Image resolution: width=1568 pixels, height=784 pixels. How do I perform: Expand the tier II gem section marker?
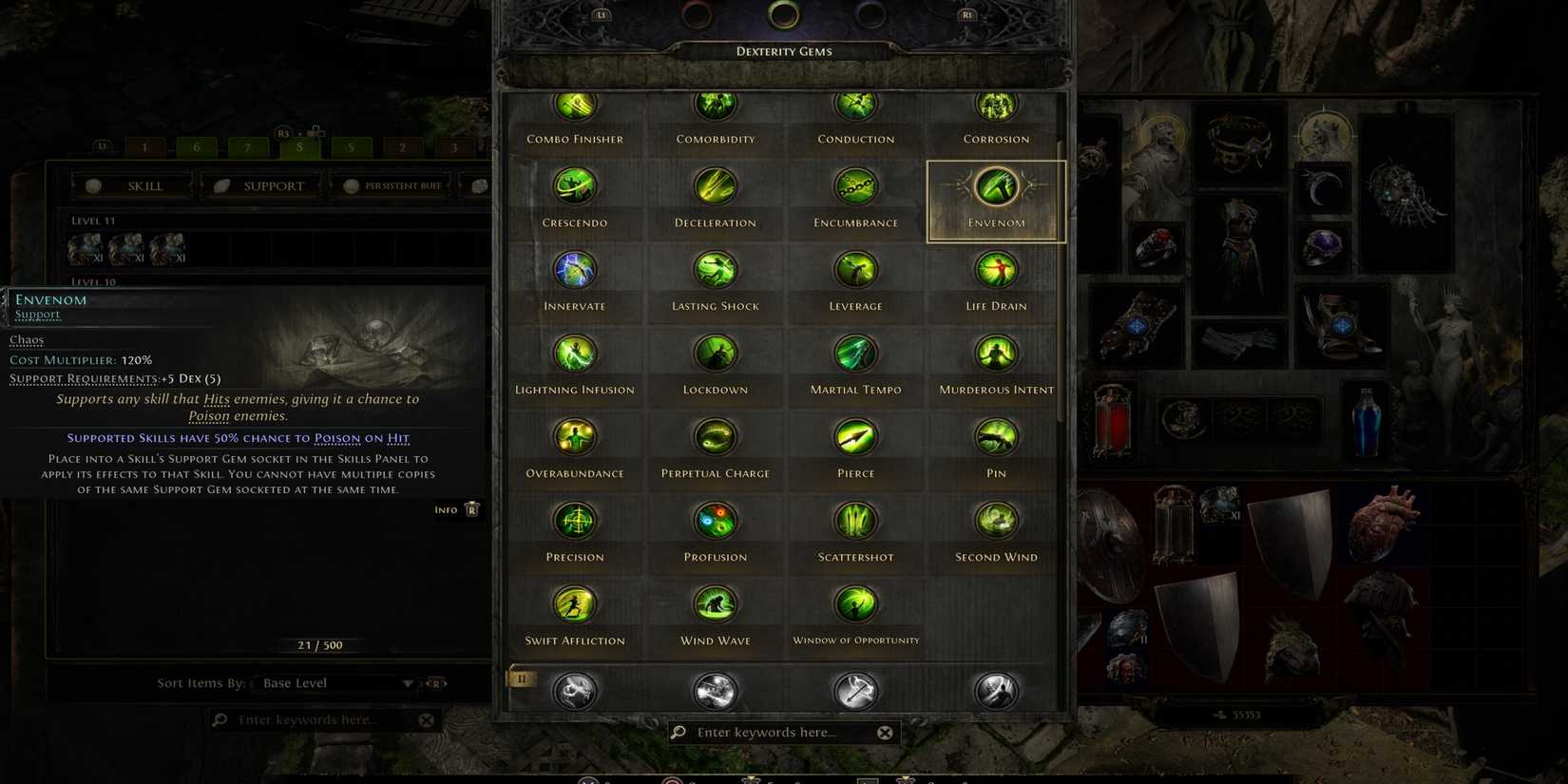pos(521,679)
